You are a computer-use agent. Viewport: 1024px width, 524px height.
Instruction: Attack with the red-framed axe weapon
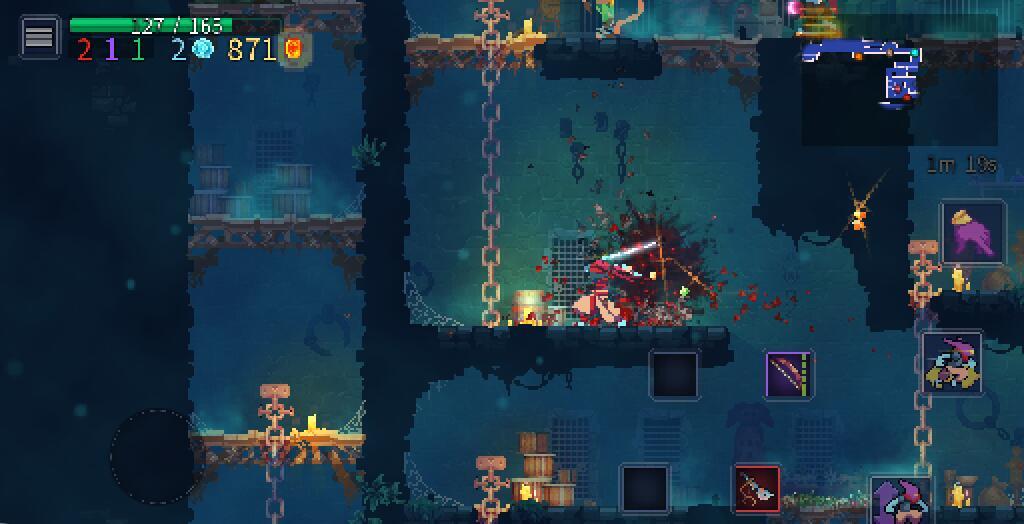click(757, 489)
